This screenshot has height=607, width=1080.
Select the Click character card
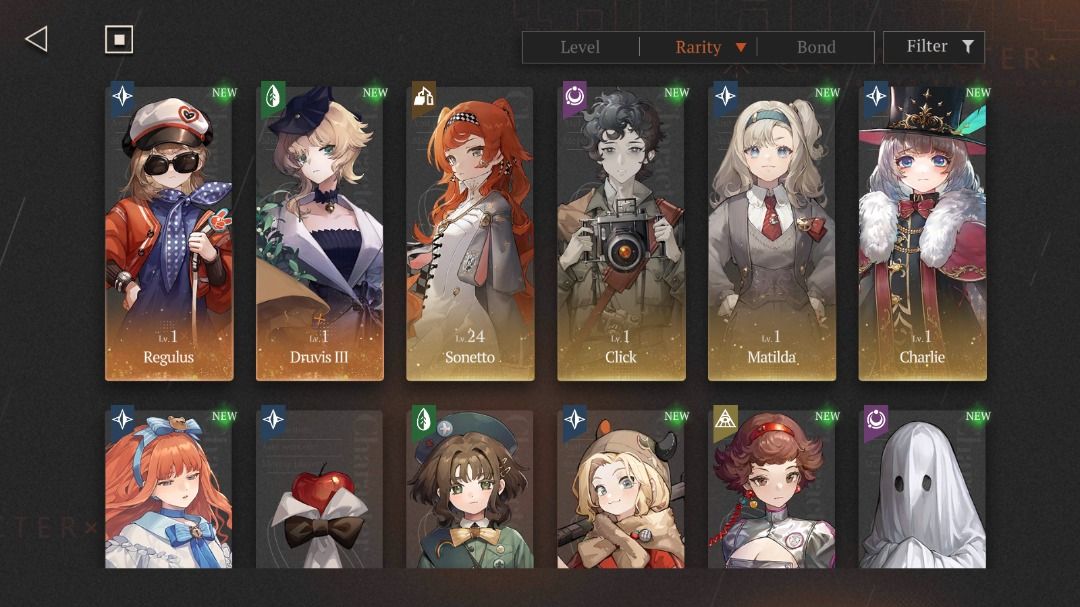click(x=621, y=233)
